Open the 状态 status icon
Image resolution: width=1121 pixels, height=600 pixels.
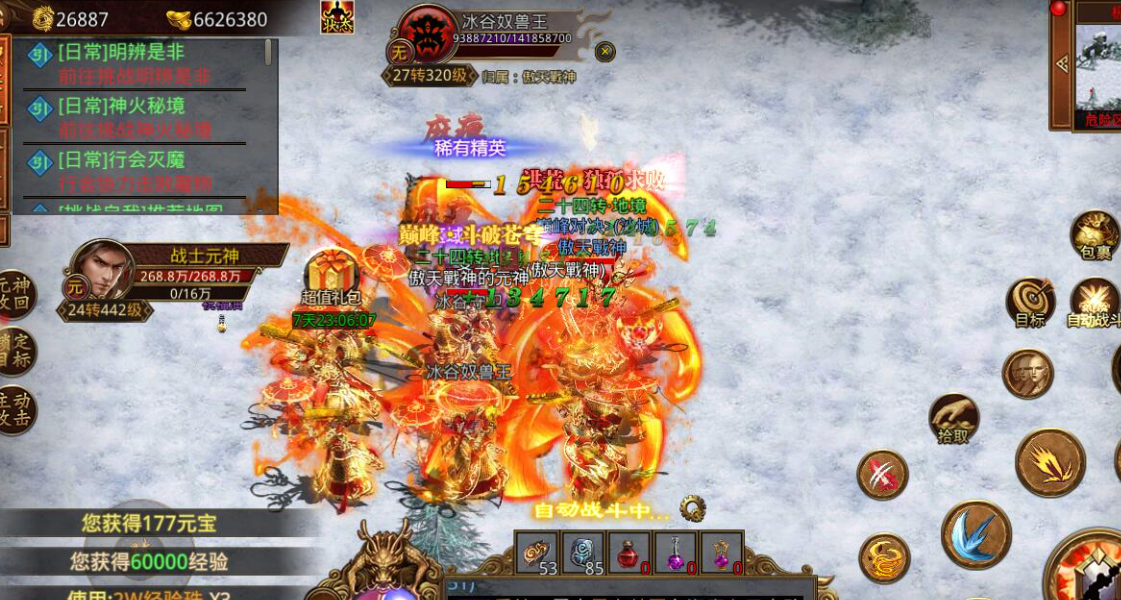click(x=337, y=17)
